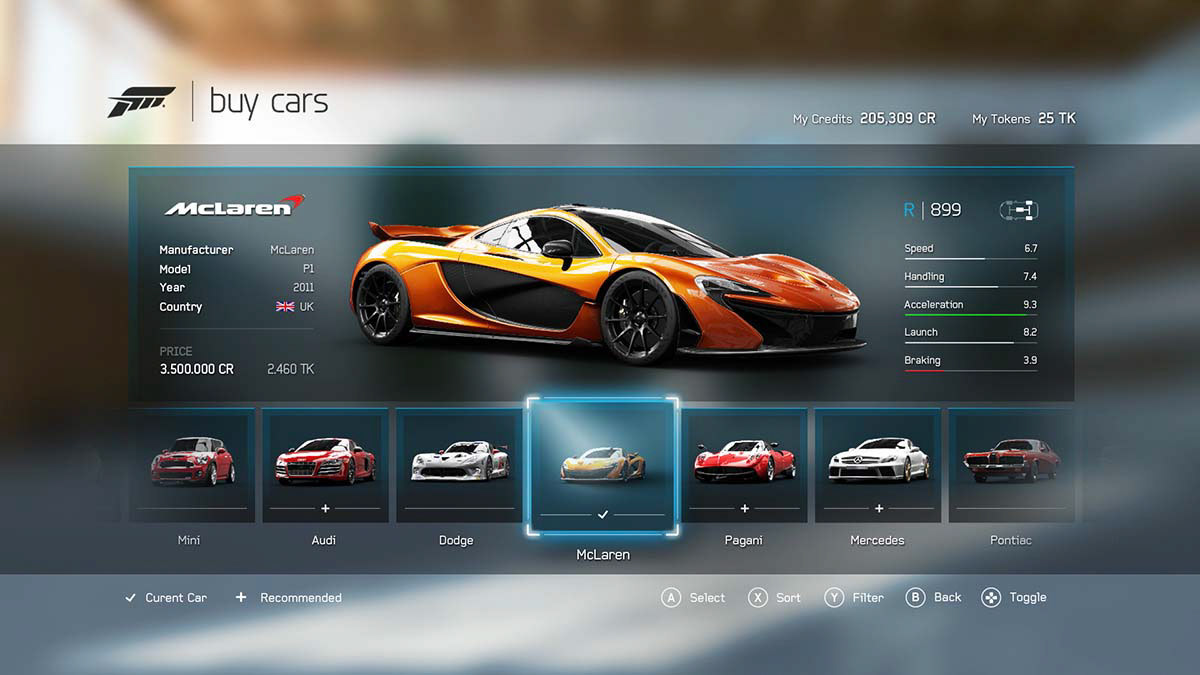This screenshot has width=1200, height=675.
Task: Pick the Pontiac car tile
Action: (1011, 465)
